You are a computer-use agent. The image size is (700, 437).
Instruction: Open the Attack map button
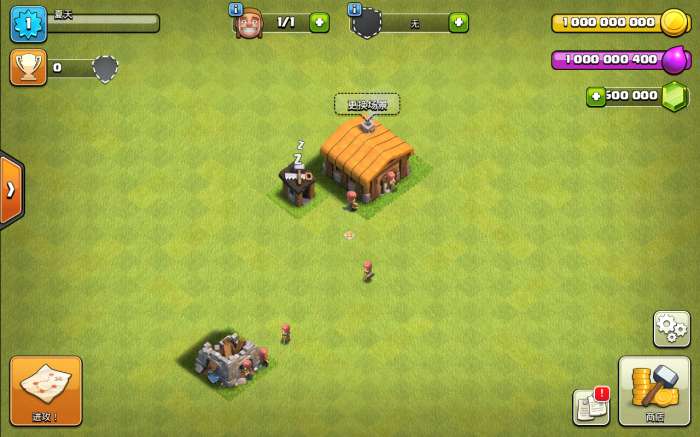tap(46, 390)
